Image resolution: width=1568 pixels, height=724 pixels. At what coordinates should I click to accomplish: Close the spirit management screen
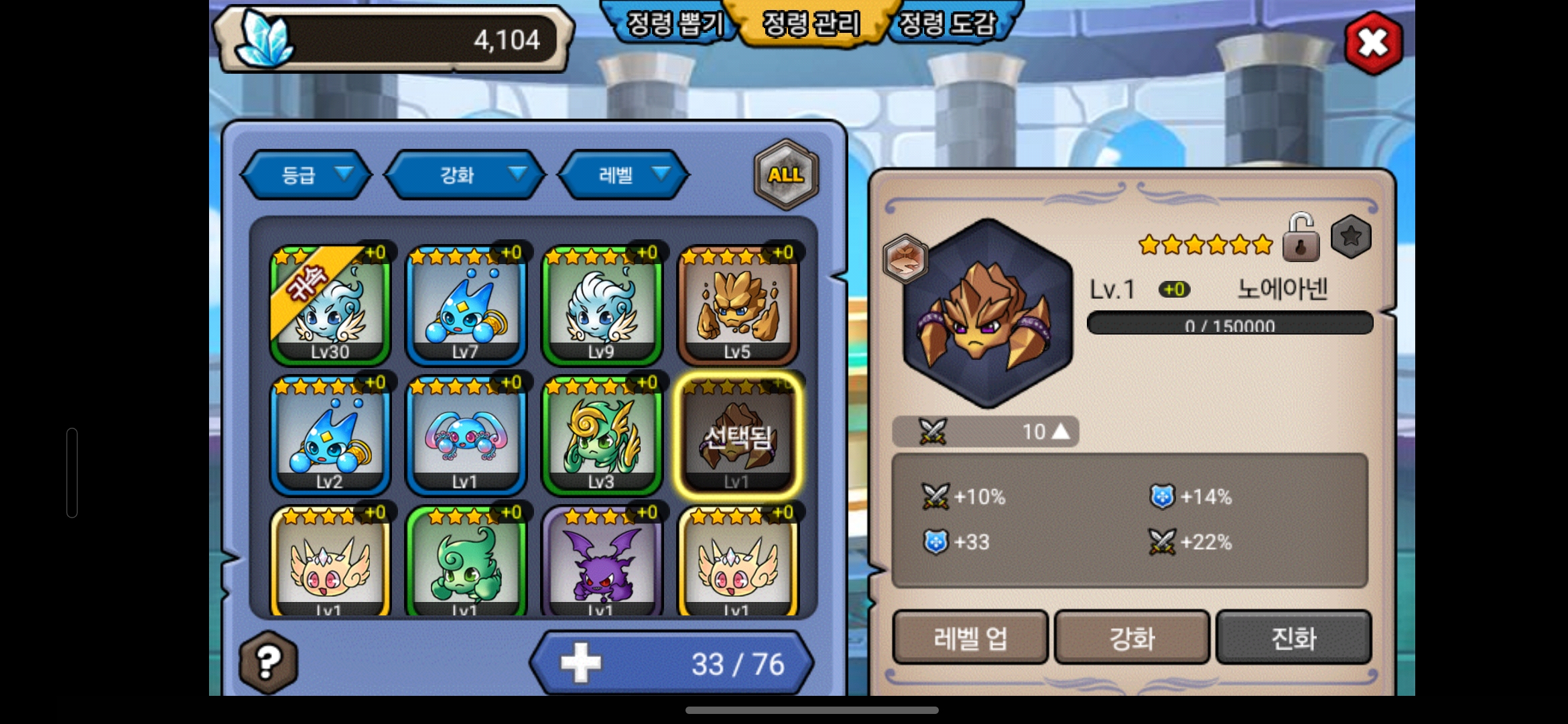tap(1373, 44)
